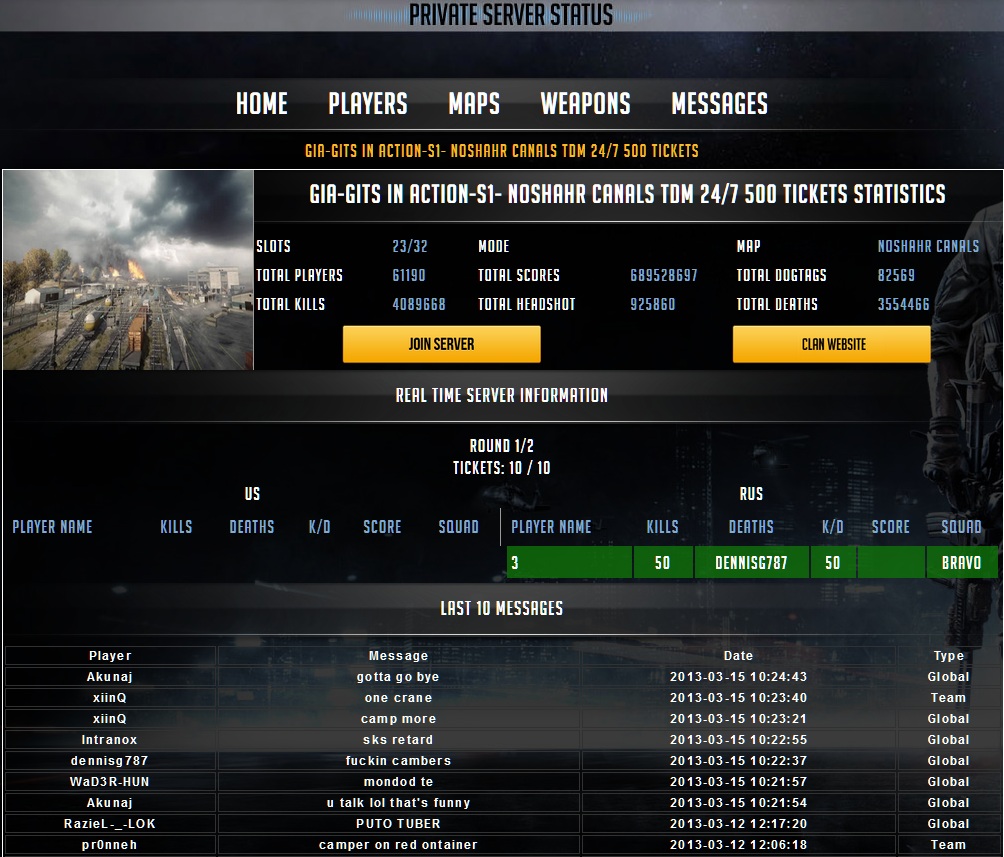Click the orange server name link
The width and height of the screenshot is (1004, 857).
501,151
